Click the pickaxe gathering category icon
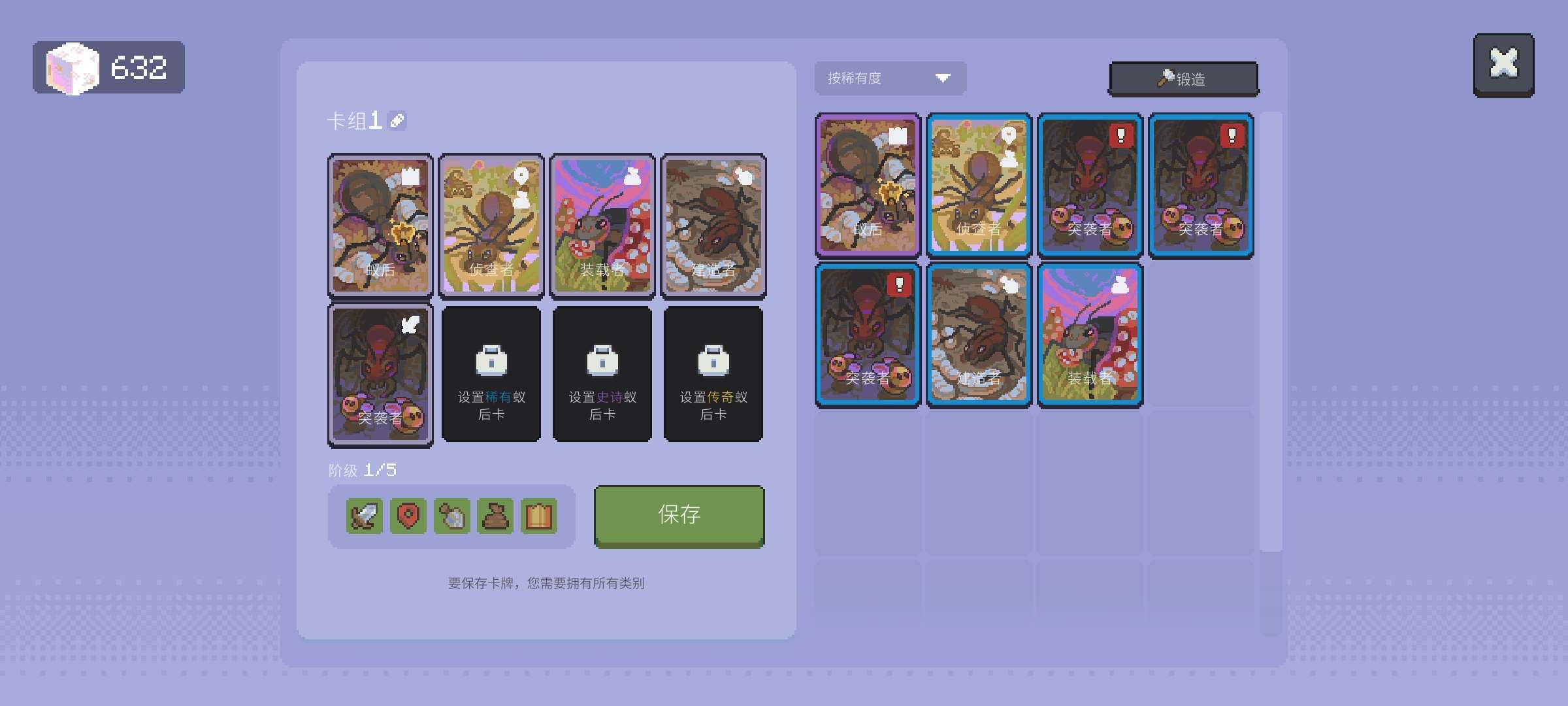Screen dimensions: 1568x706 pos(451,516)
